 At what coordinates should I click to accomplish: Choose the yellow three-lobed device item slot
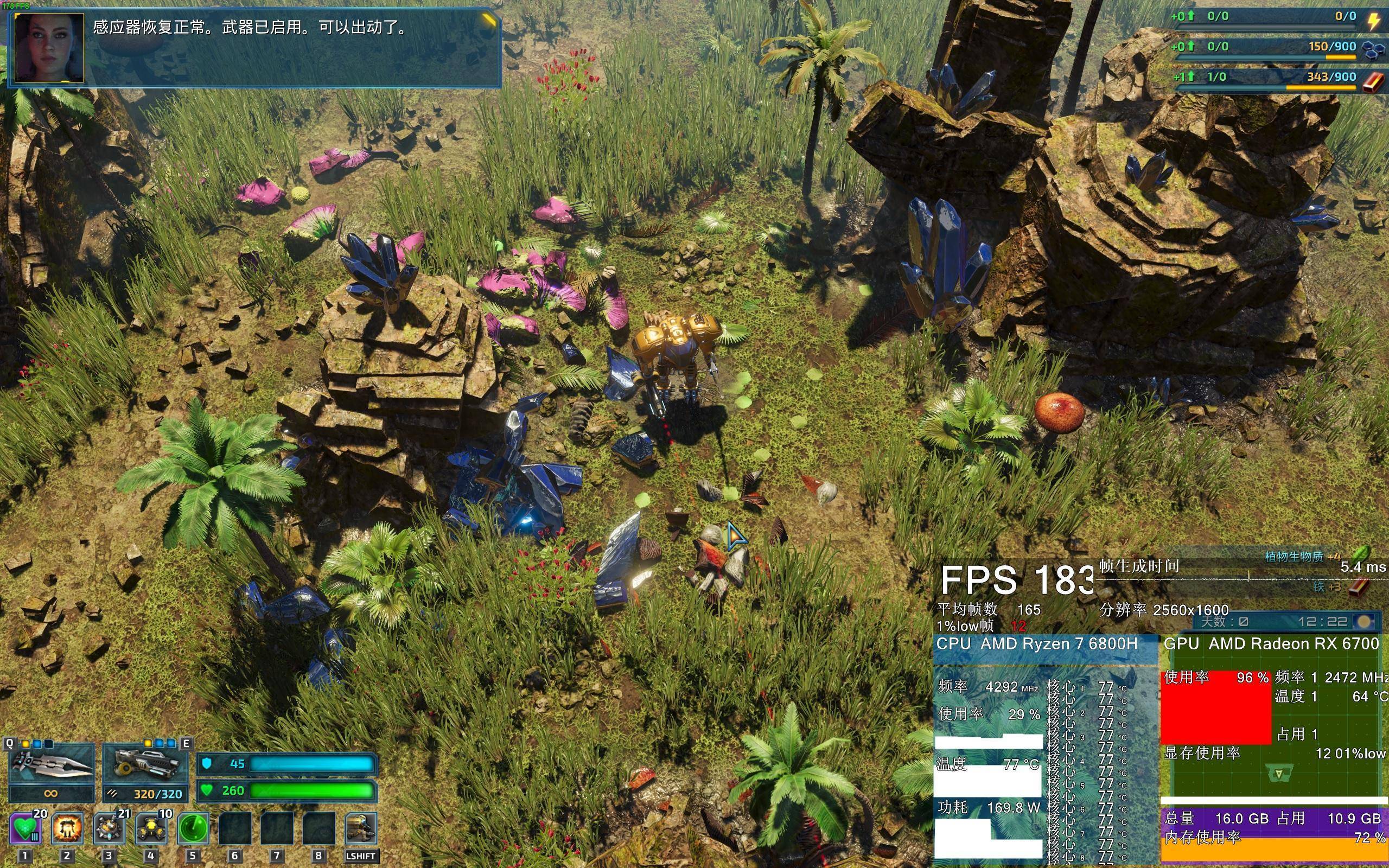(151, 828)
